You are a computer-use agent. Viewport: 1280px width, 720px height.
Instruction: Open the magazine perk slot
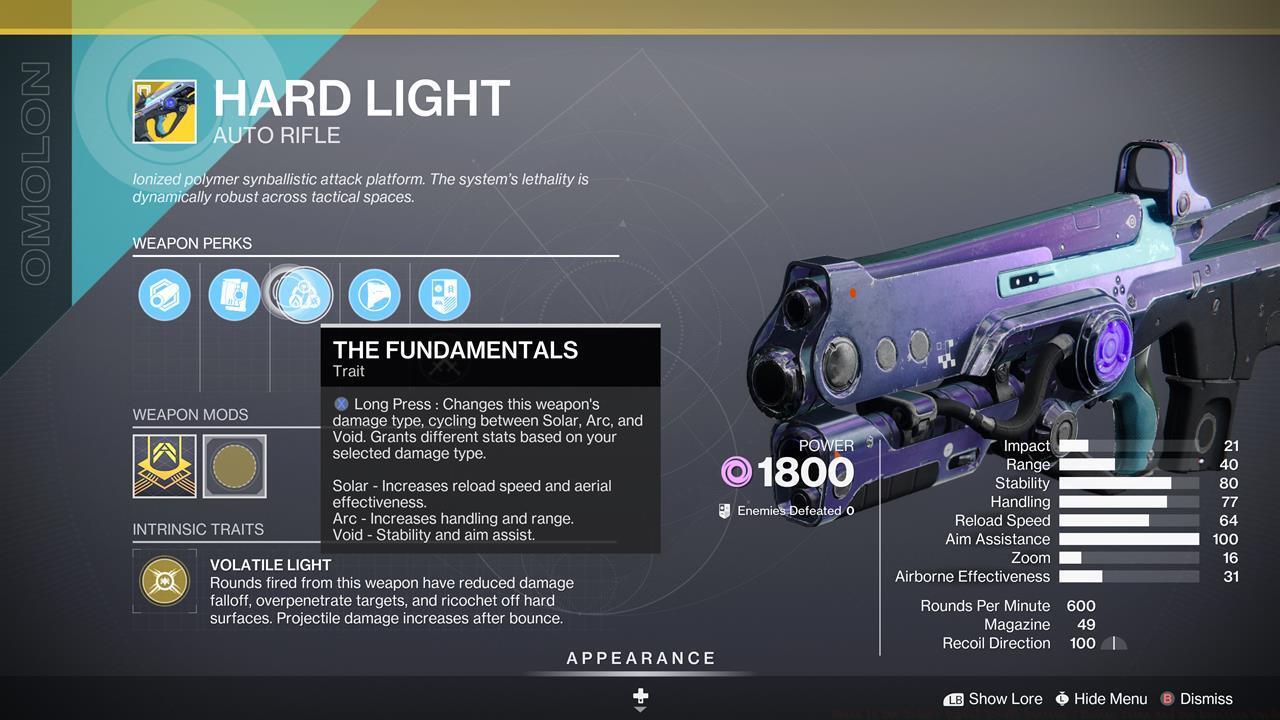point(234,294)
